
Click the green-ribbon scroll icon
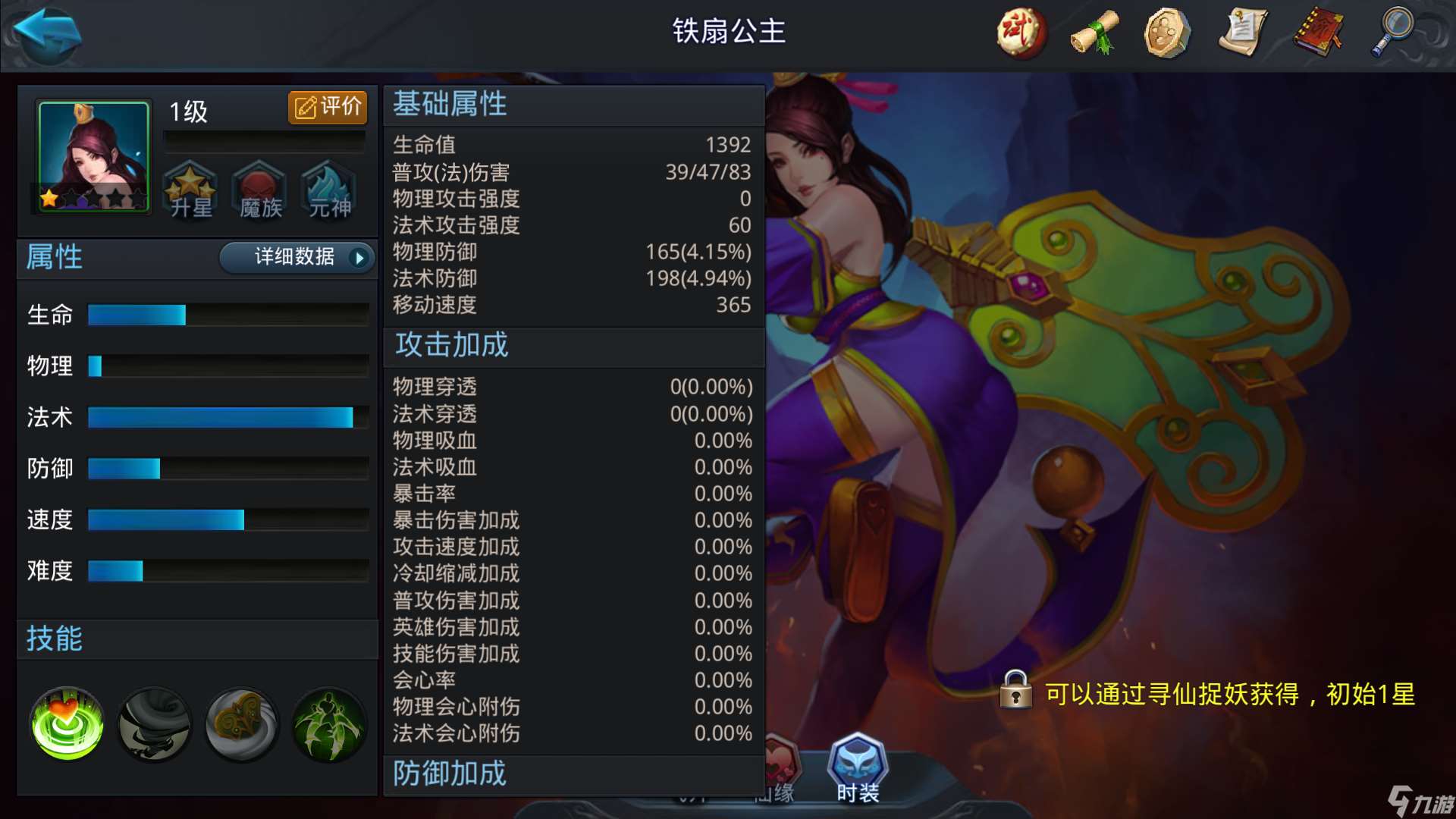tap(1094, 32)
